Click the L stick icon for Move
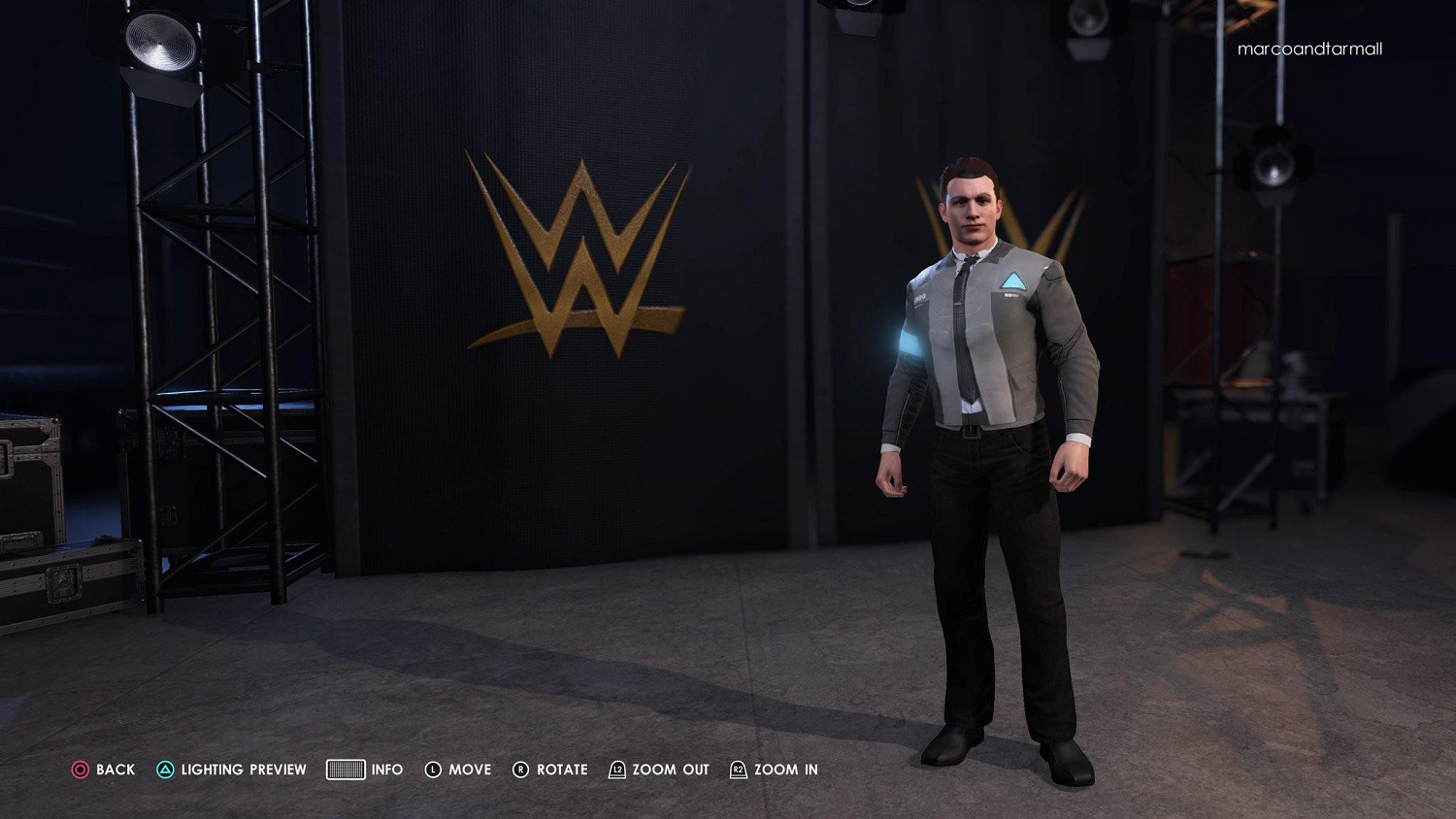 [x=431, y=770]
